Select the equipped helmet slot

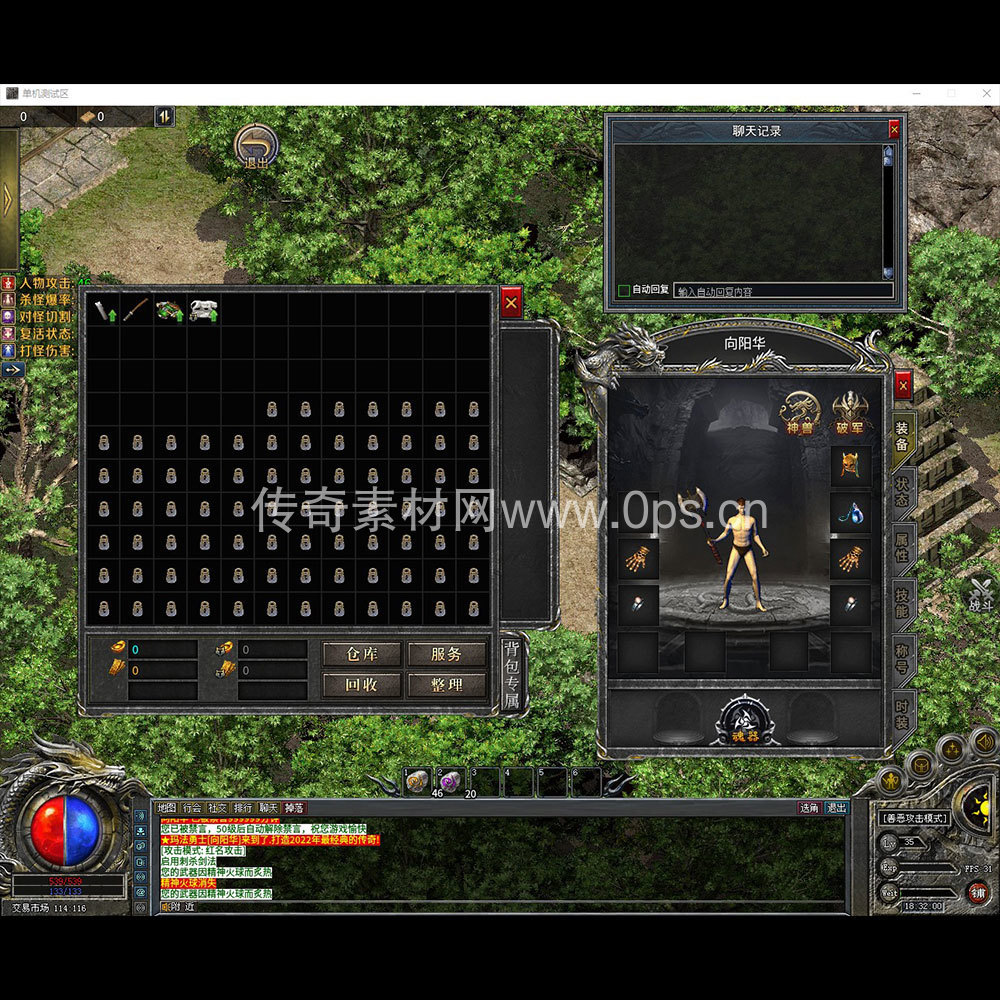coord(850,465)
